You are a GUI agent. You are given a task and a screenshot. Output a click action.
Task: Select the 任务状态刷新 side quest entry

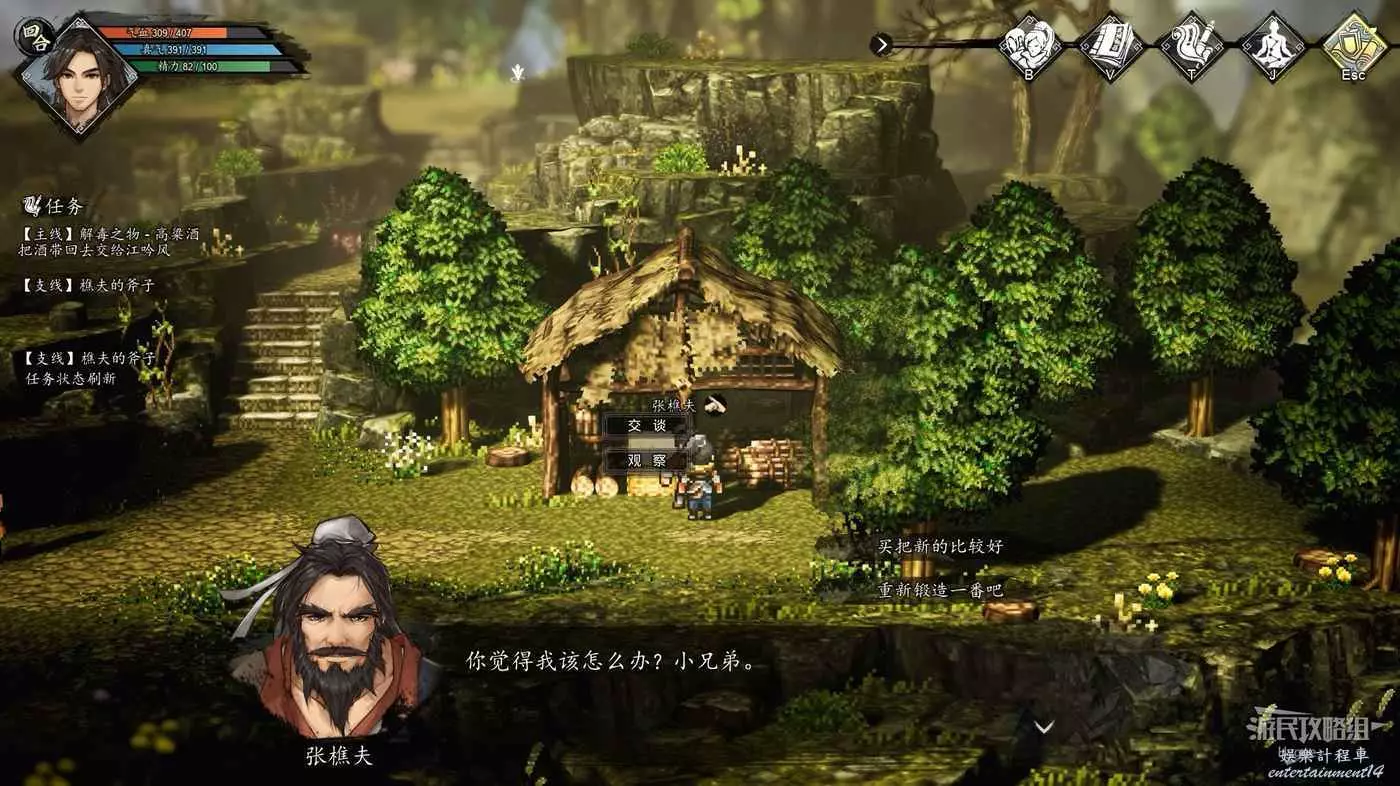[x=71, y=378]
